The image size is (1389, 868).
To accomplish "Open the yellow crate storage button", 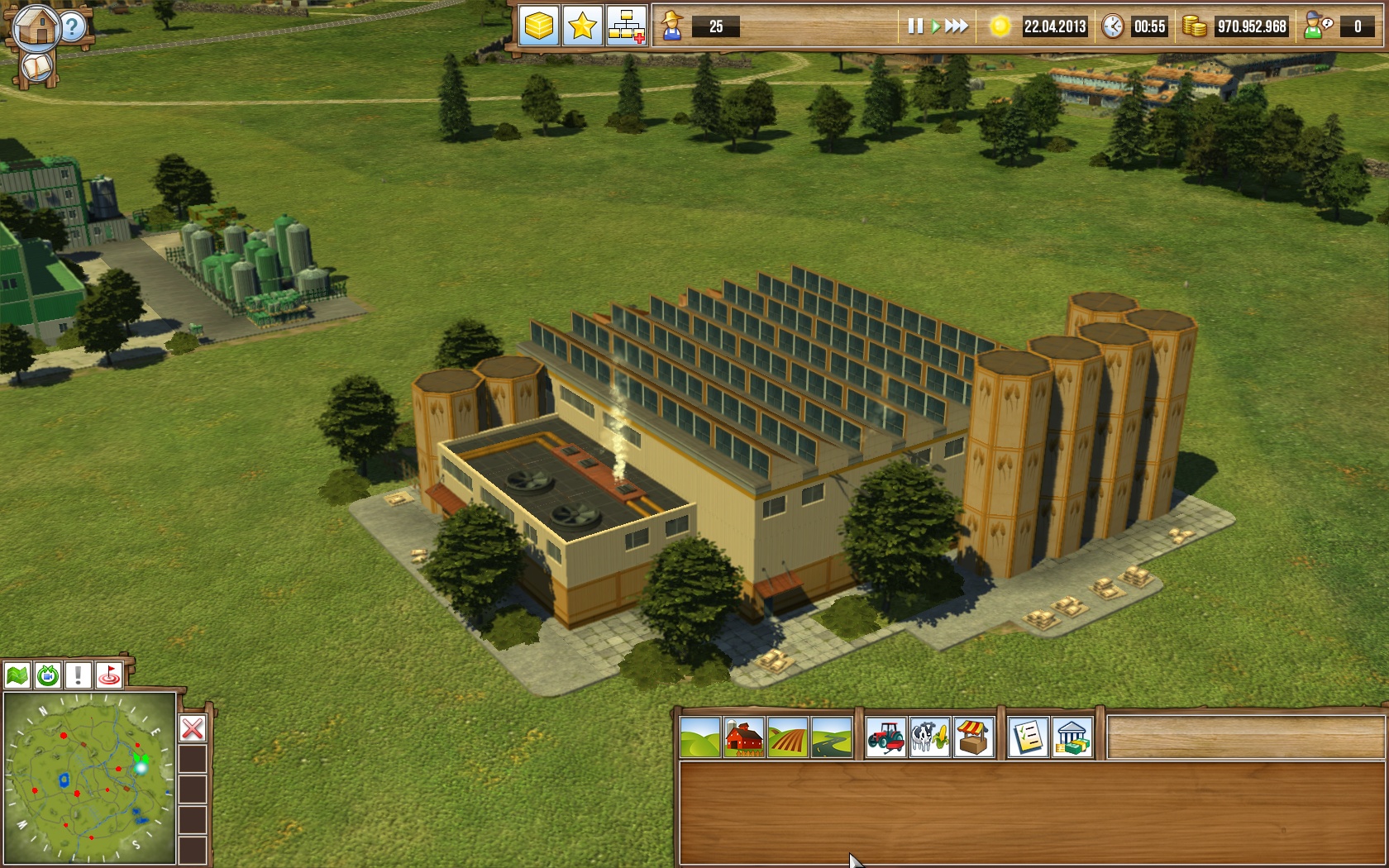I will click(539, 26).
